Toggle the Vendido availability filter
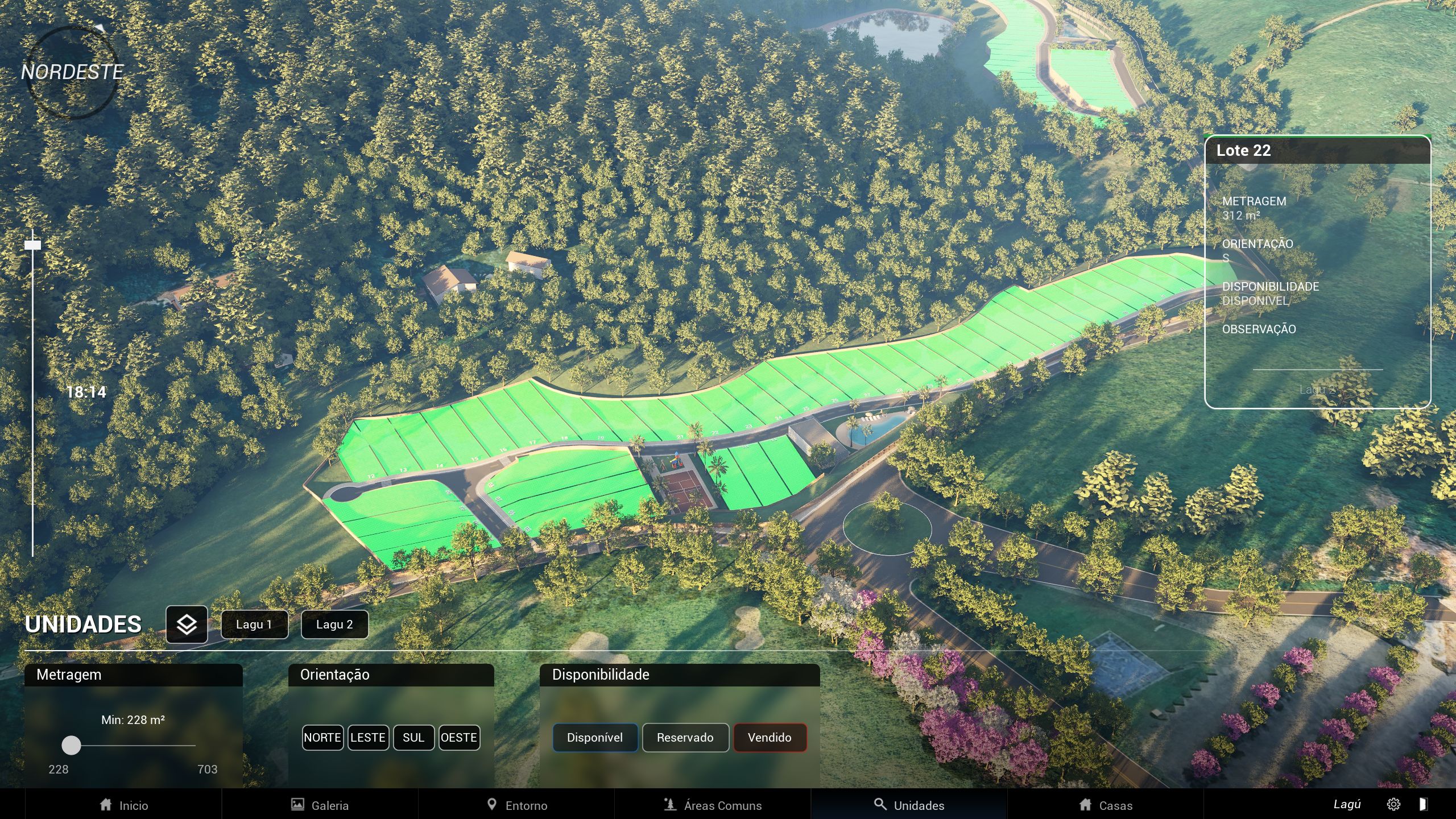1456x819 pixels. [770, 738]
